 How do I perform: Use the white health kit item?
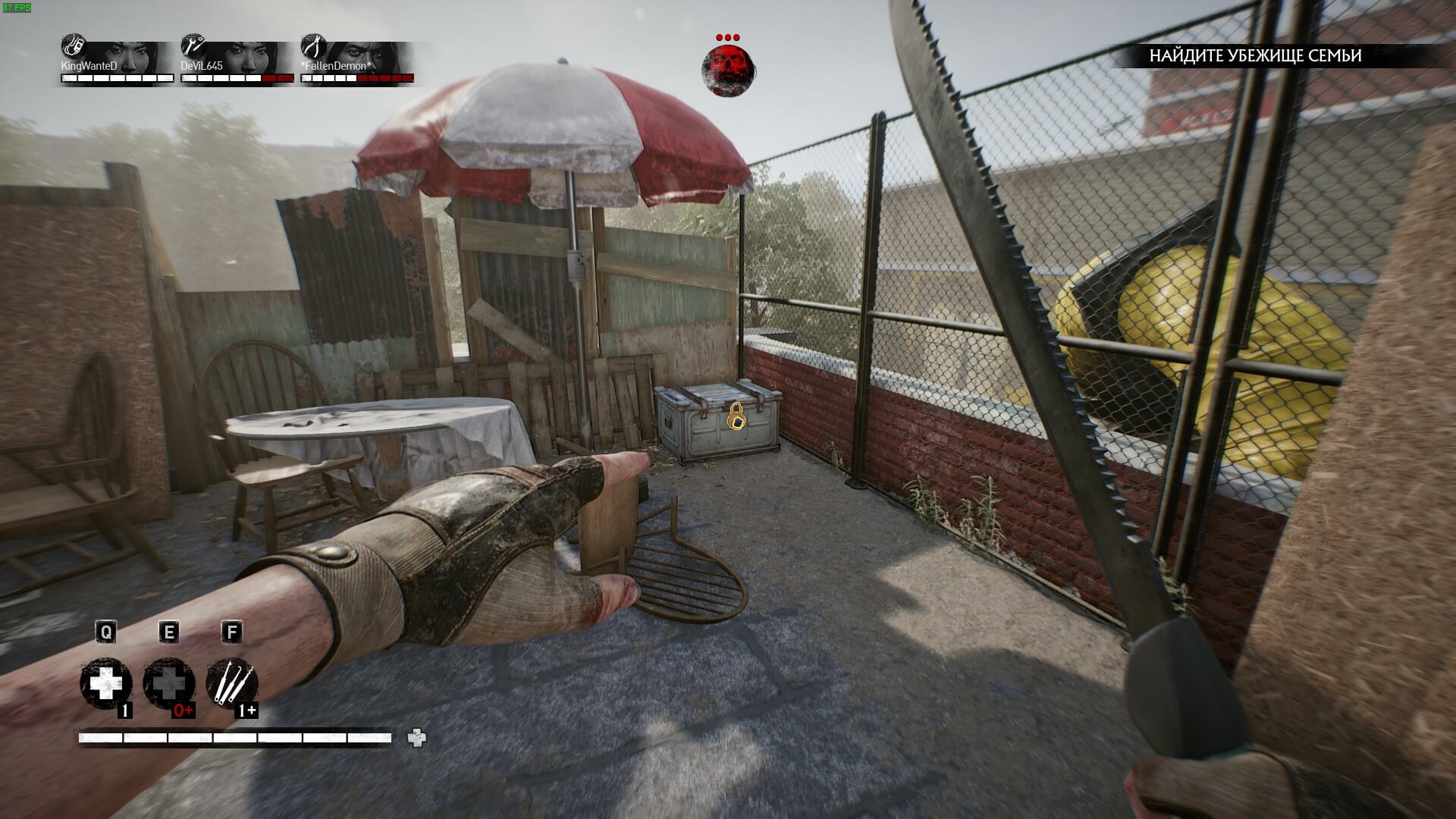(106, 684)
